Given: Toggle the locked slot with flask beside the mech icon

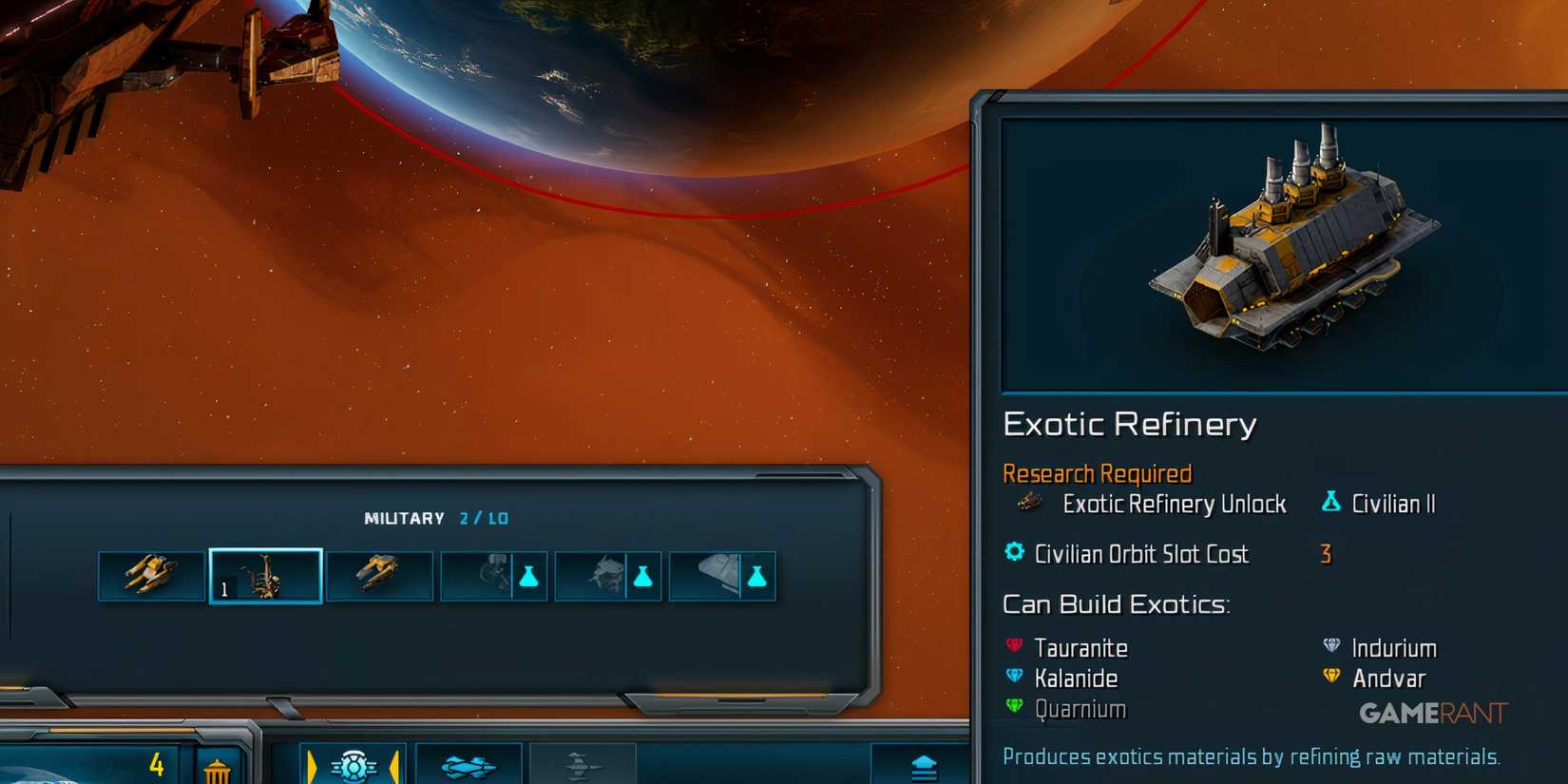Looking at the screenshot, I should point(494,575).
